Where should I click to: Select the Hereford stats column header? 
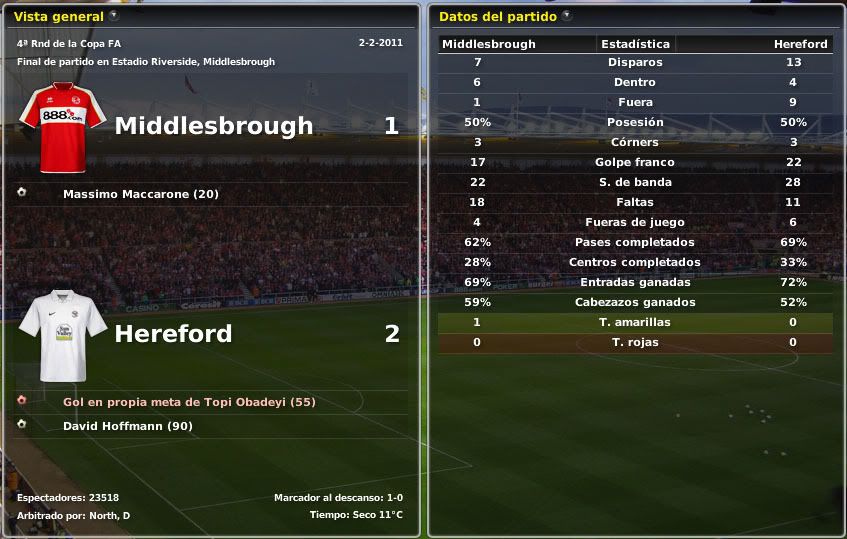point(800,44)
